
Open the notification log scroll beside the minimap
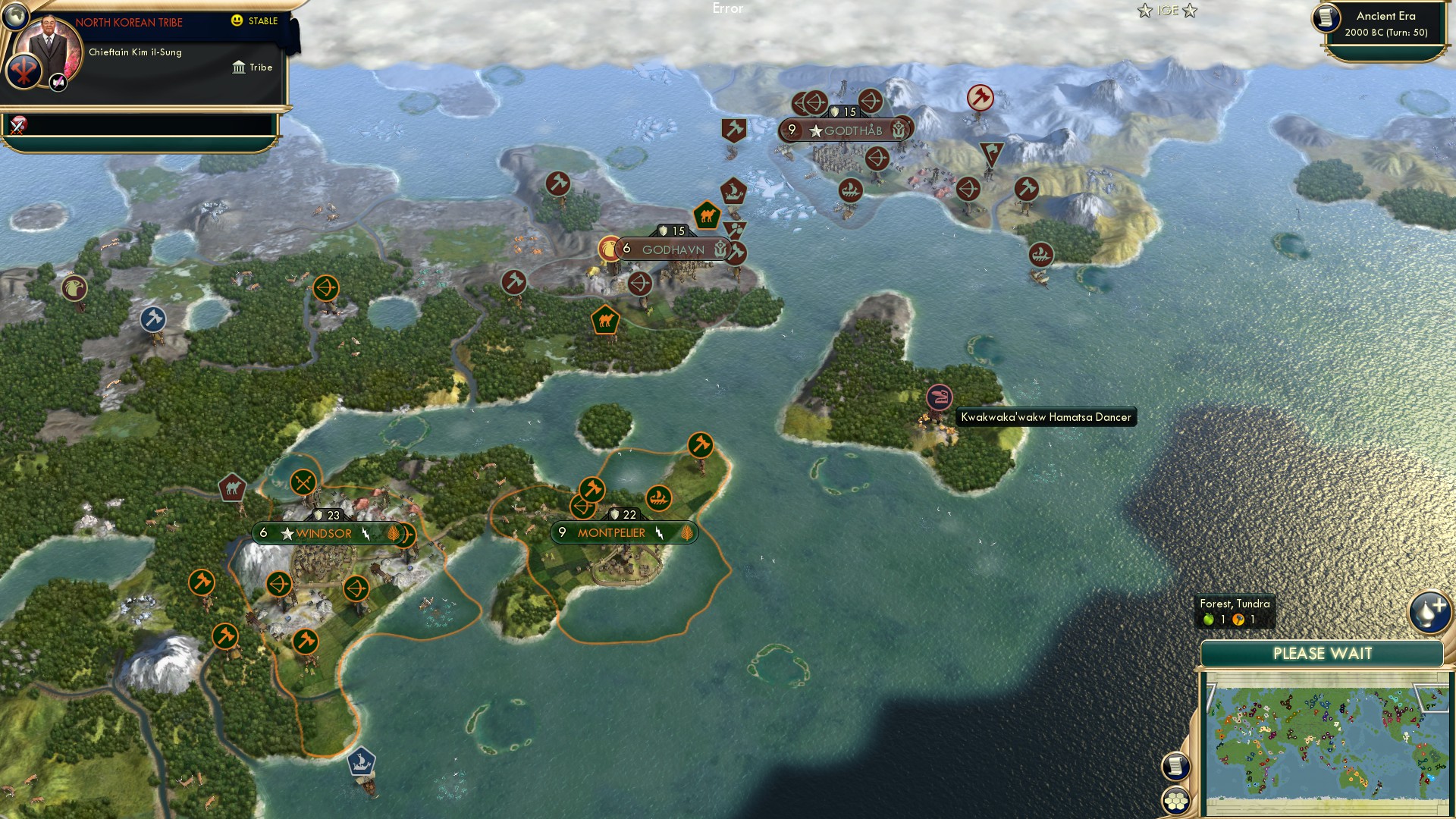point(1175,767)
